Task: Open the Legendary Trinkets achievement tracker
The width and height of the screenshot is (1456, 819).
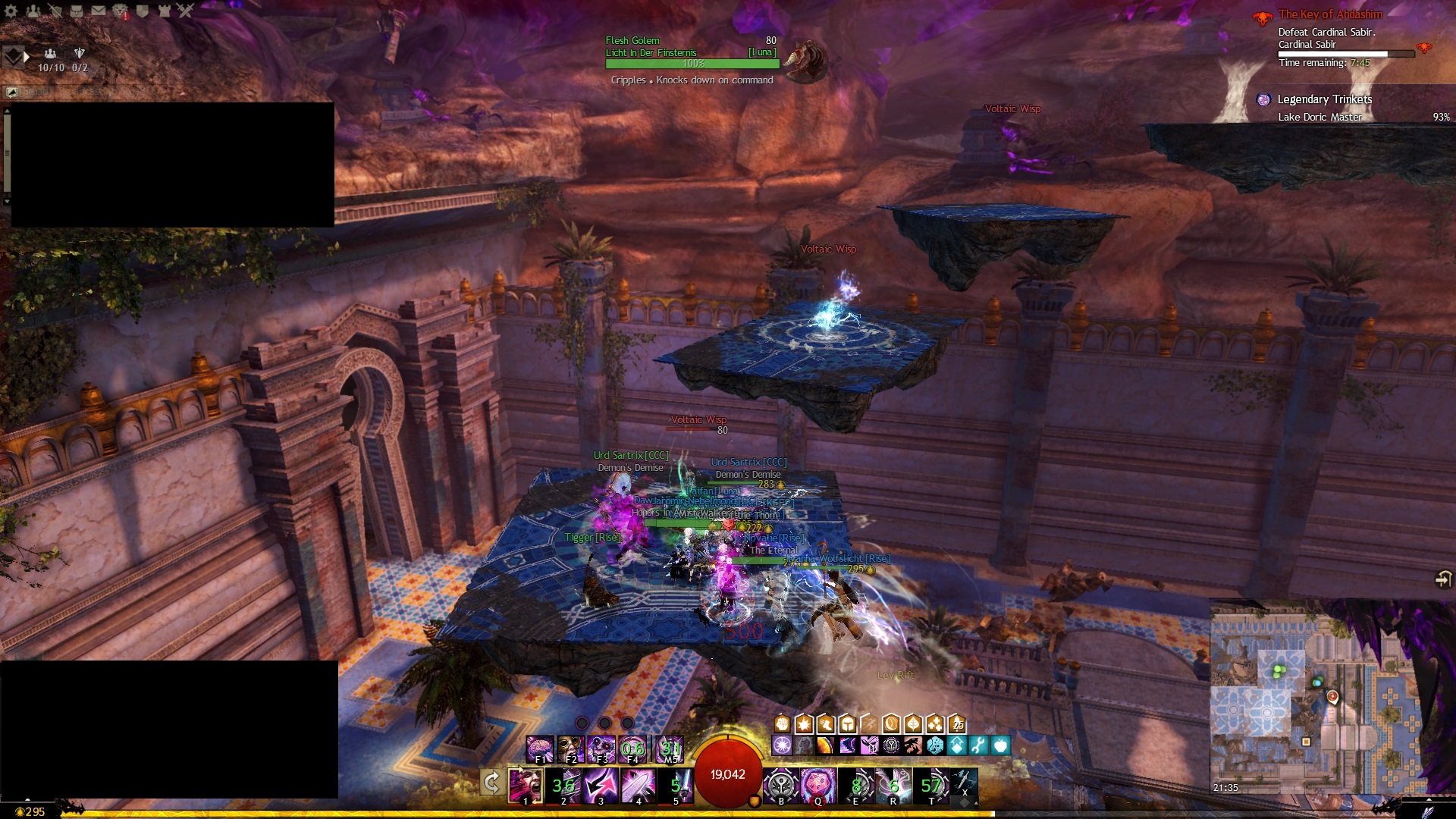Action: point(1324,99)
